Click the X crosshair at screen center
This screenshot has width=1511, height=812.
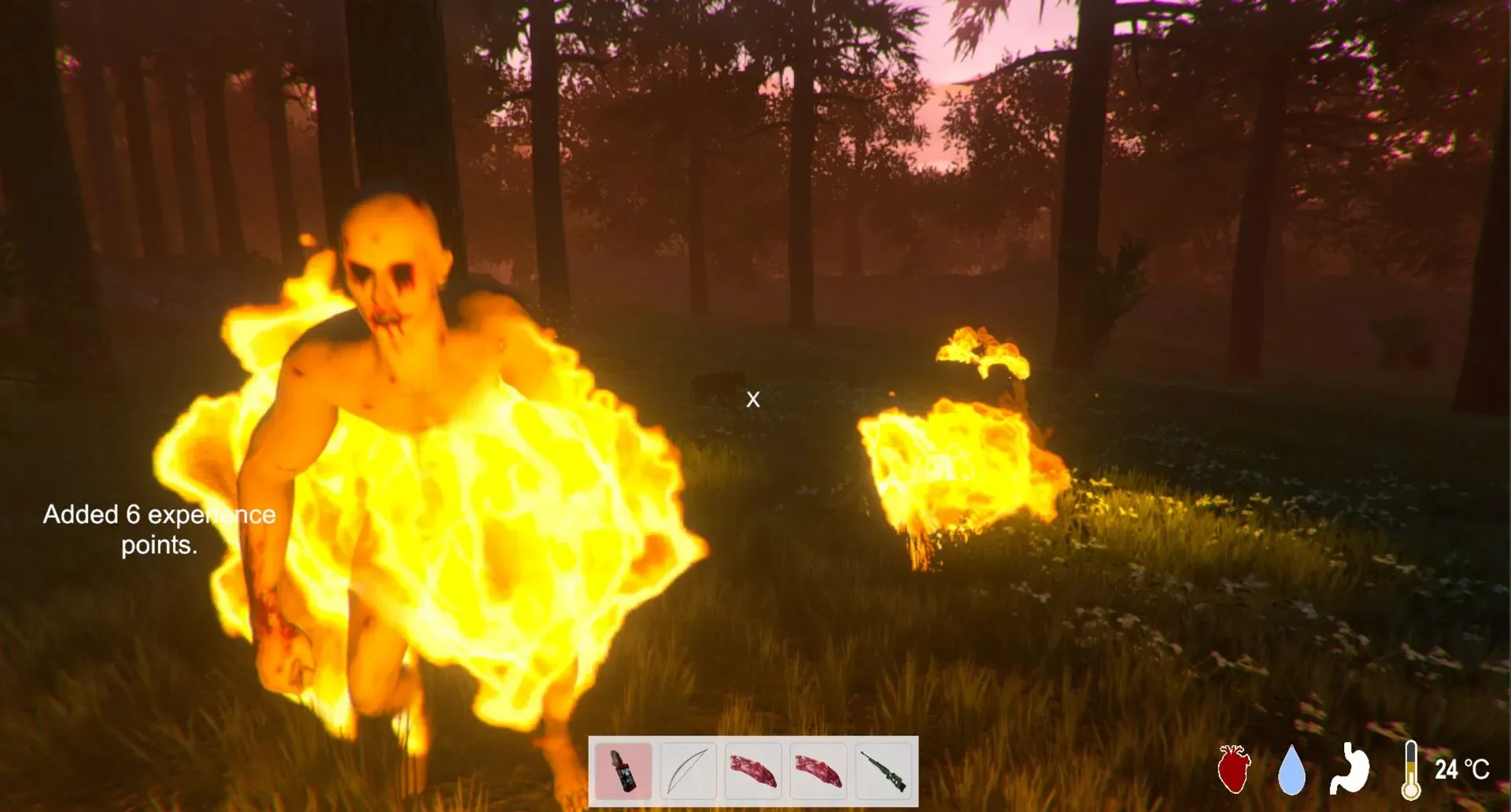pyautogui.click(x=752, y=399)
